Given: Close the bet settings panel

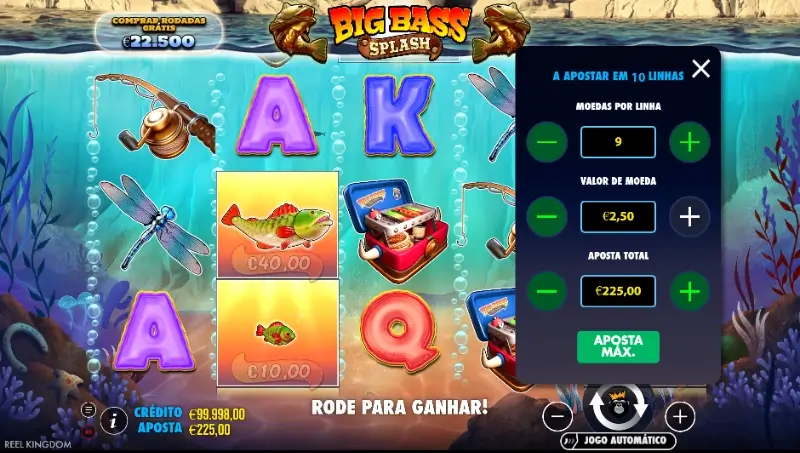Looking at the screenshot, I should 701,69.
